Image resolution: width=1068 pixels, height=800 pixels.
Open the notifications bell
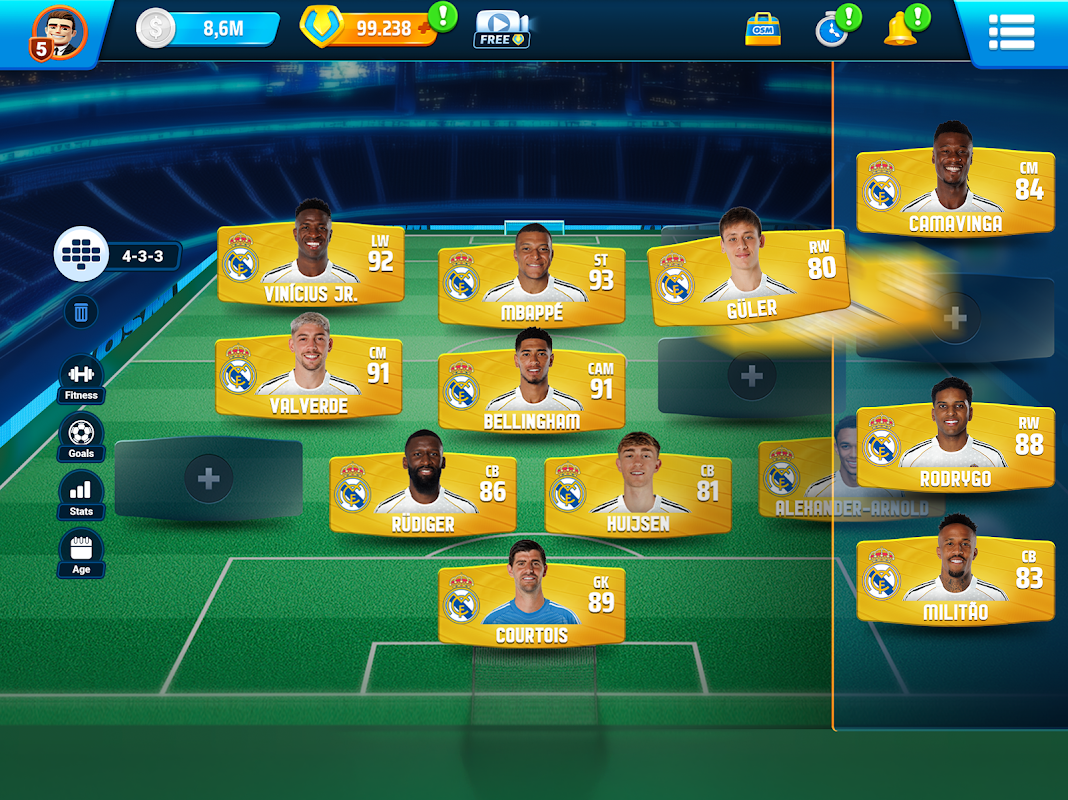click(x=900, y=29)
